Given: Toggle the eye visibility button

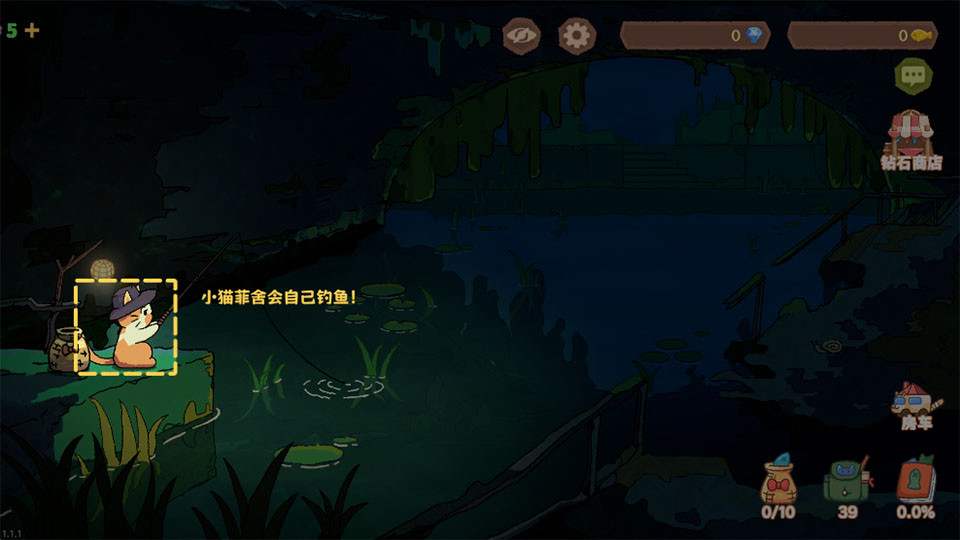Looking at the screenshot, I should click(x=521, y=36).
